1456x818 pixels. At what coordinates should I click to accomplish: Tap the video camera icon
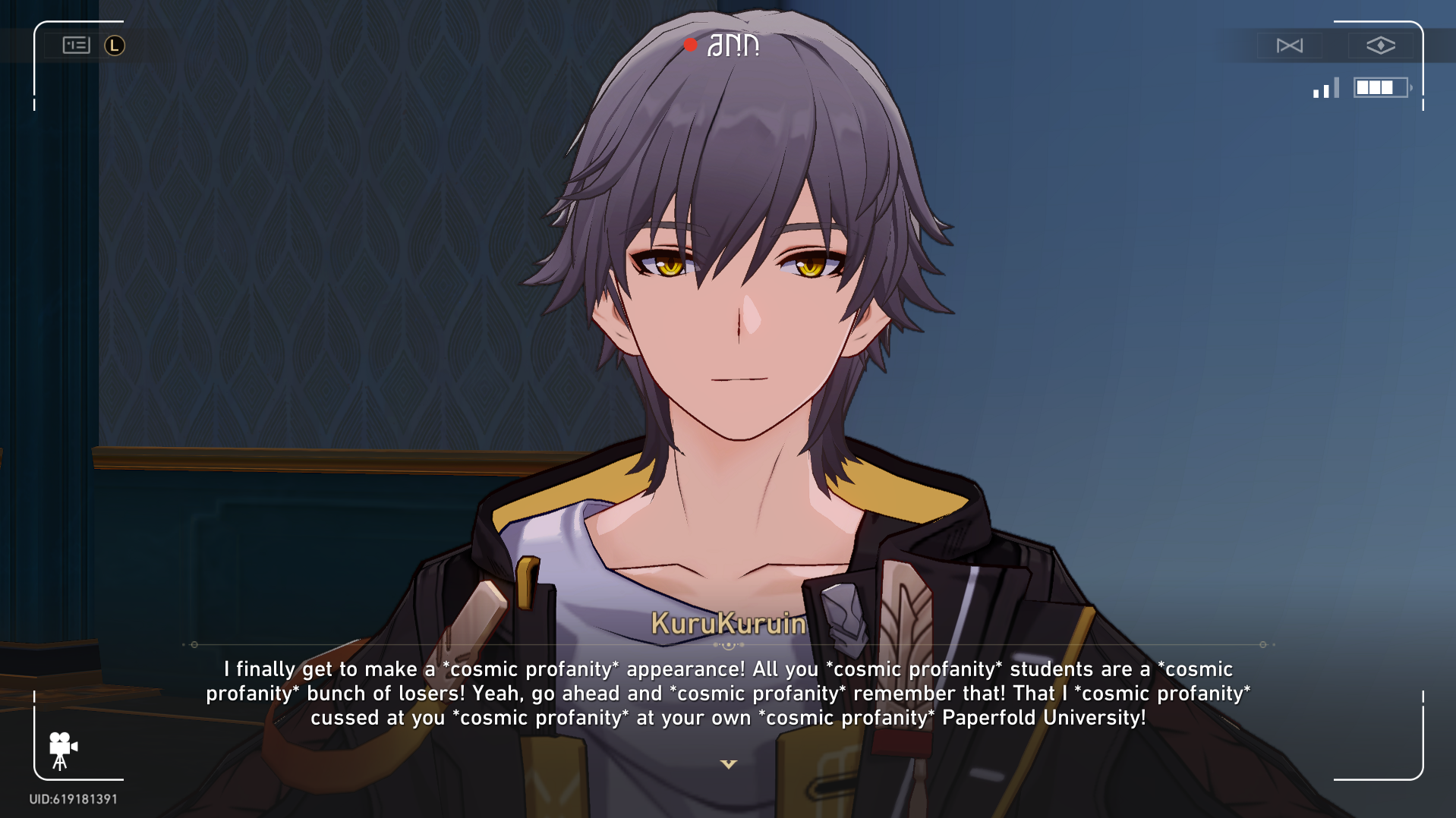point(62,747)
